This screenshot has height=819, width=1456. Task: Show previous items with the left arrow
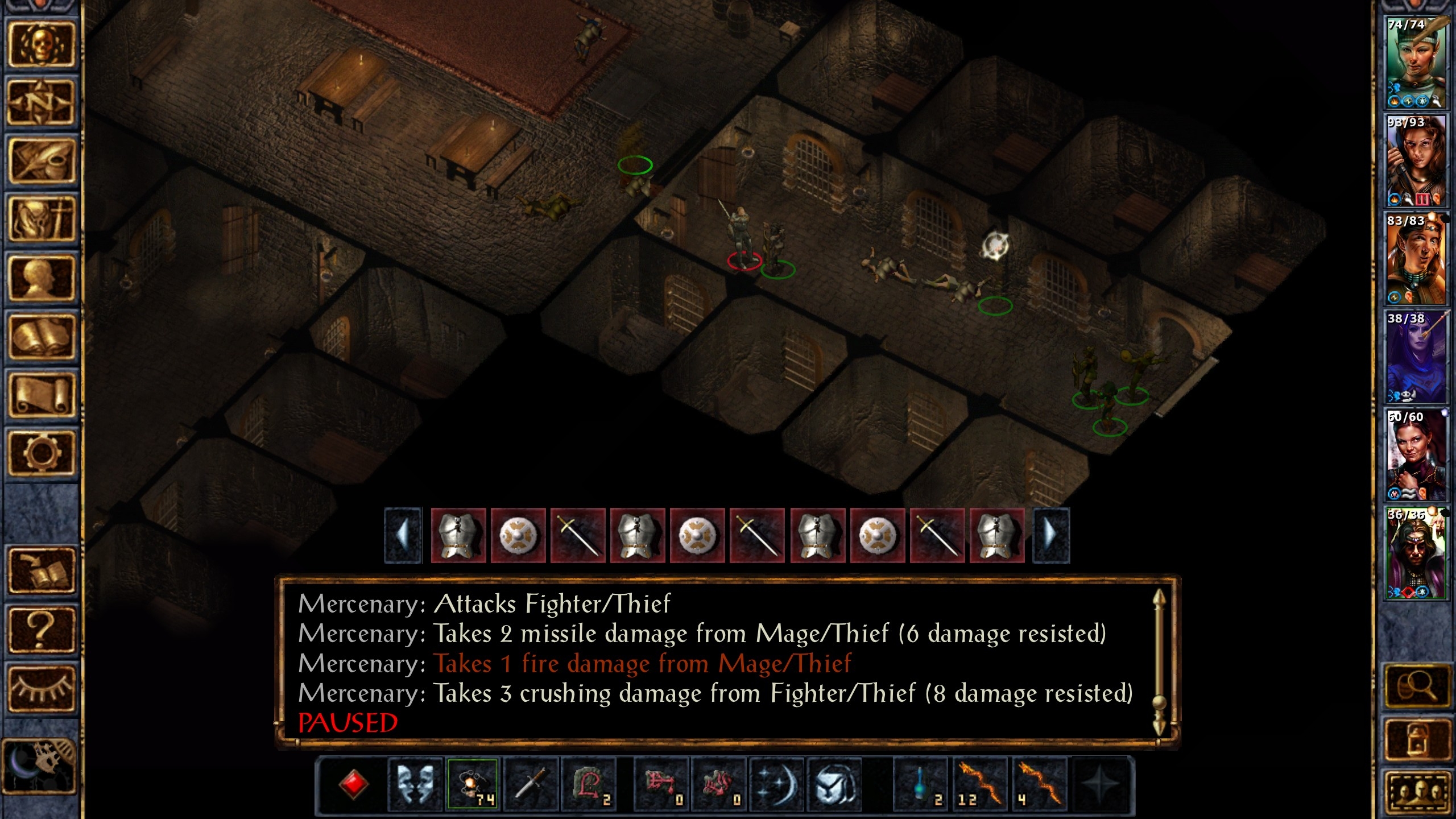point(403,535)
